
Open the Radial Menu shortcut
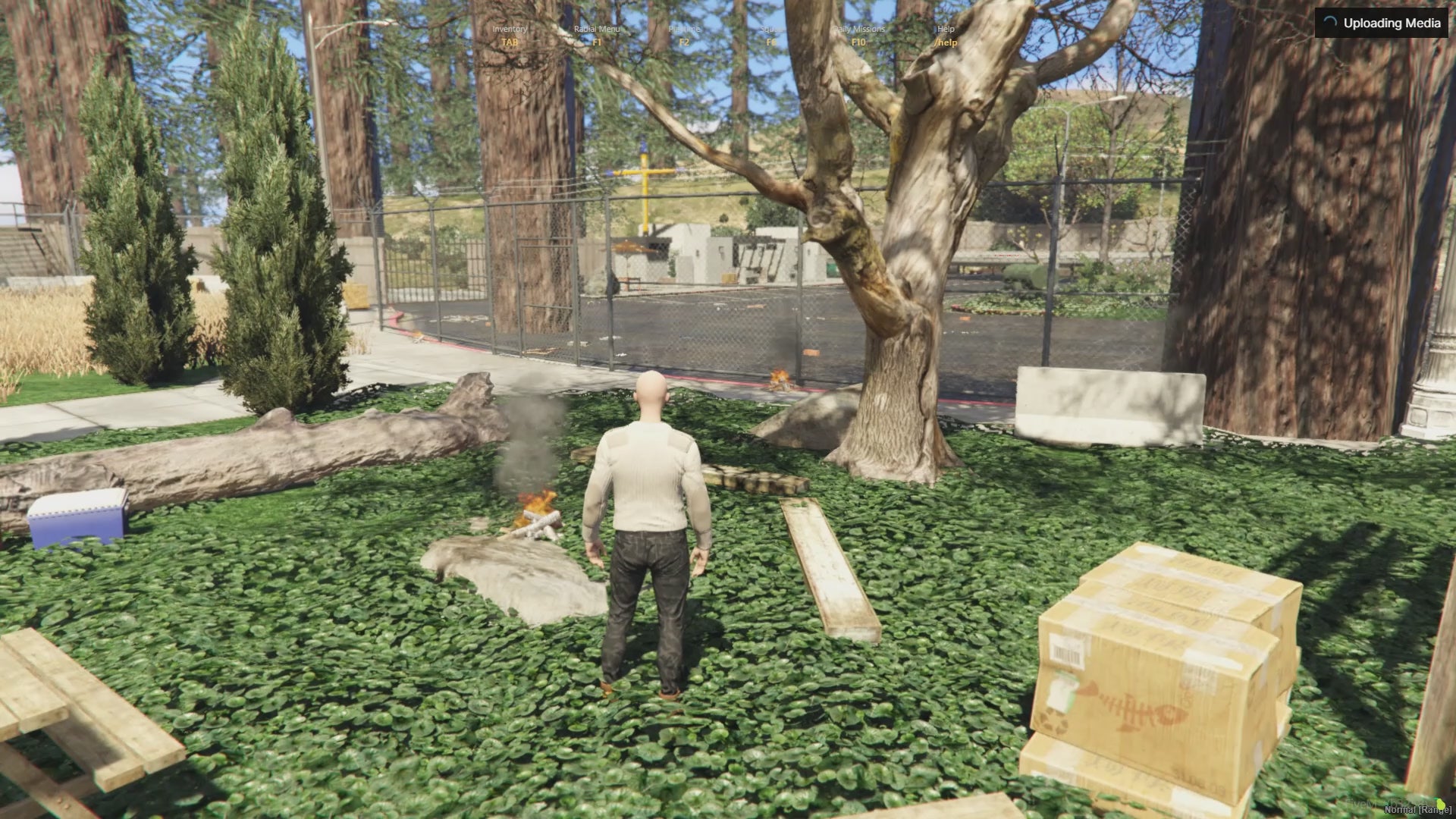click(597, 35)
